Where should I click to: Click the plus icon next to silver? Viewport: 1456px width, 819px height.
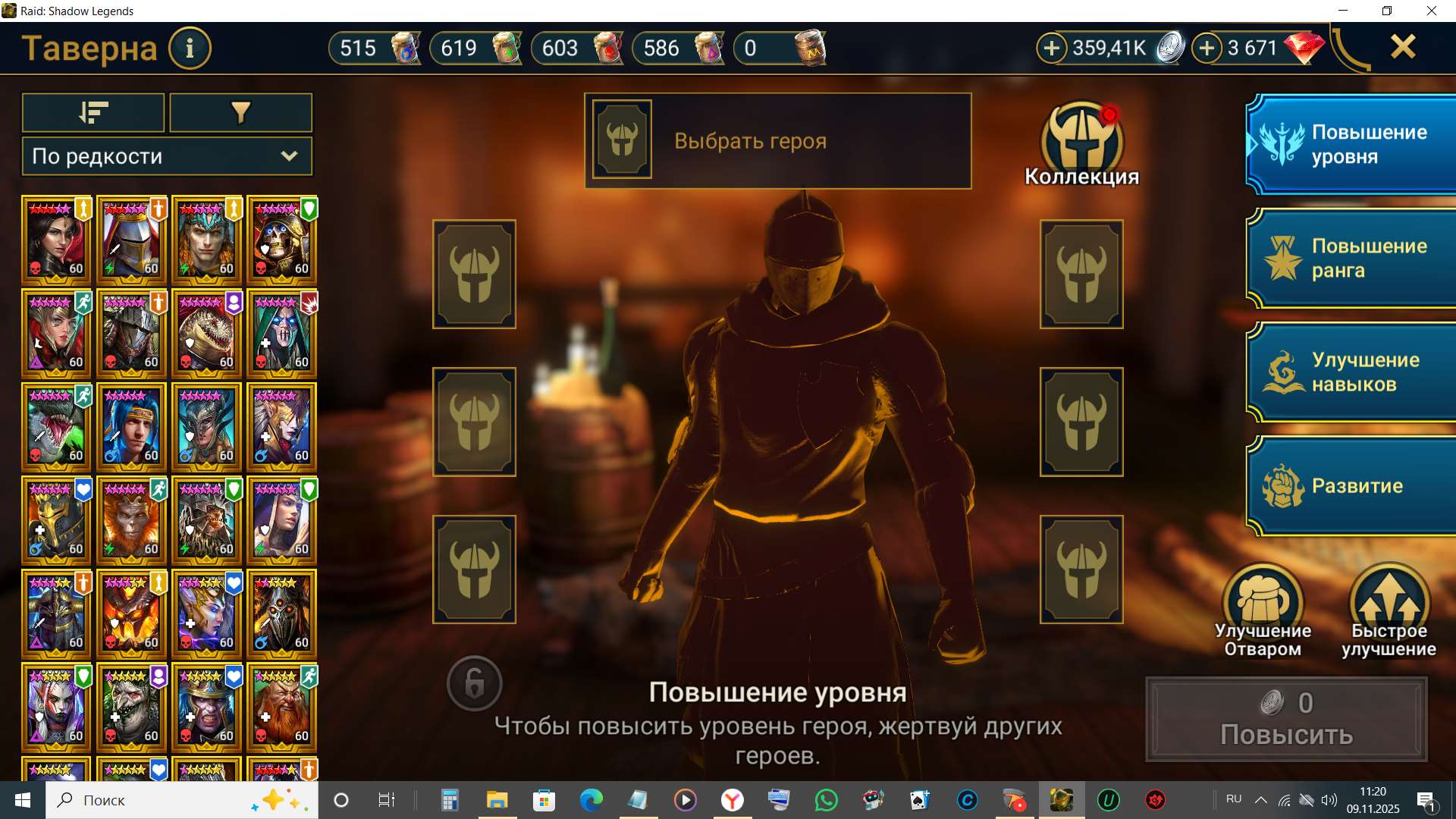coord(1051,47)
